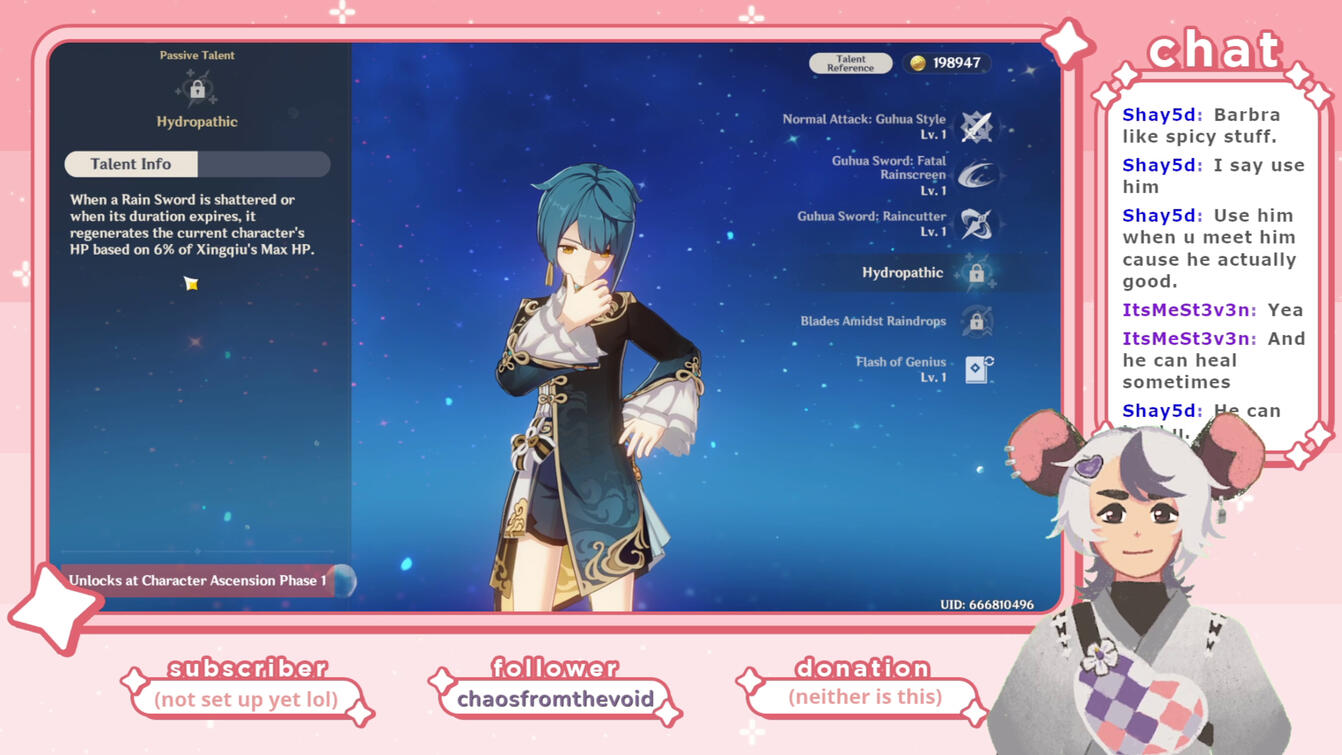Screen dimensions: 1342x755
Task: Select the Guhua Sword: Raincutter talent icon
Action: 975,222
